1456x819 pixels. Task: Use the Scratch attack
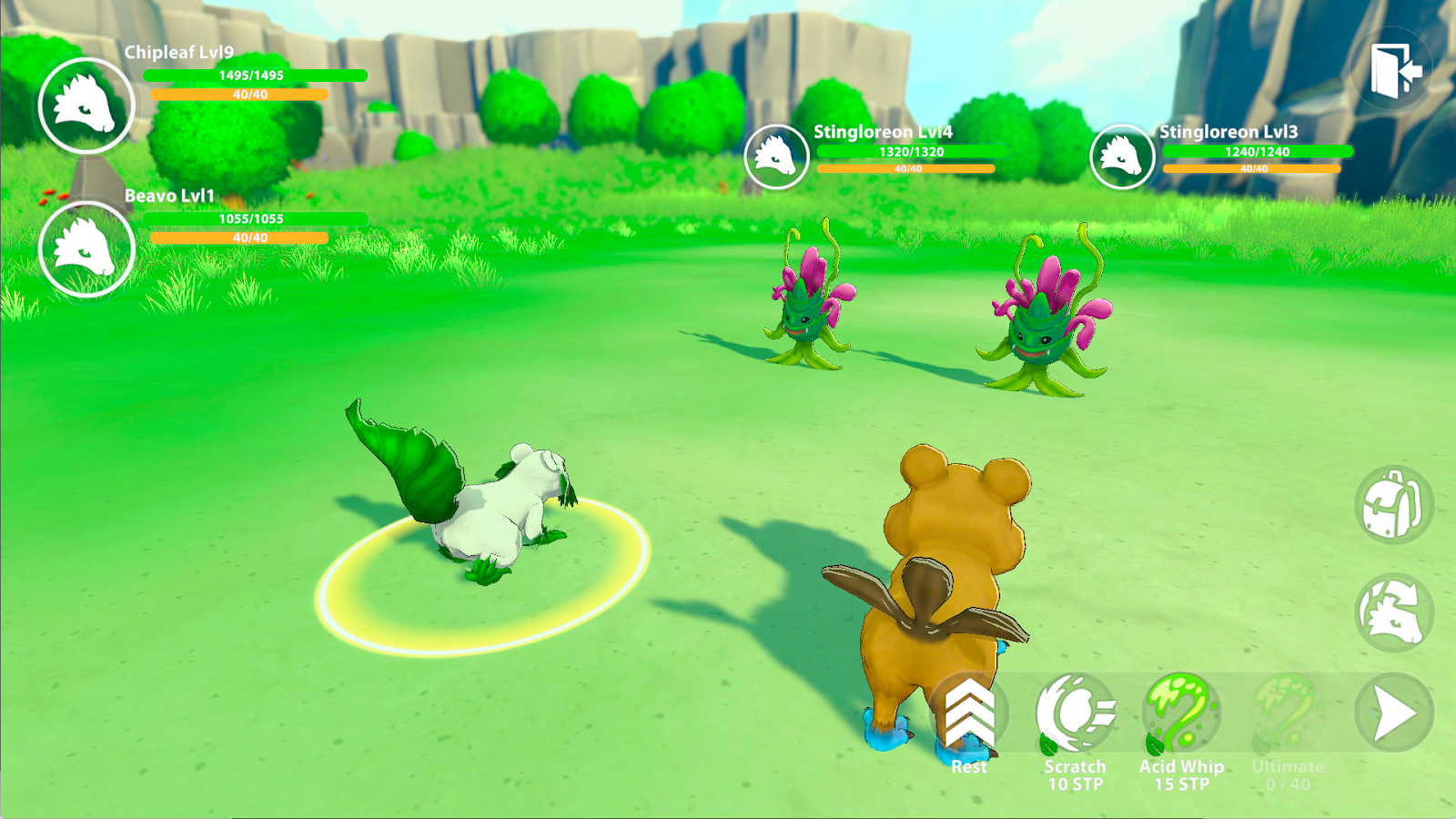[x=1075, y=714]
